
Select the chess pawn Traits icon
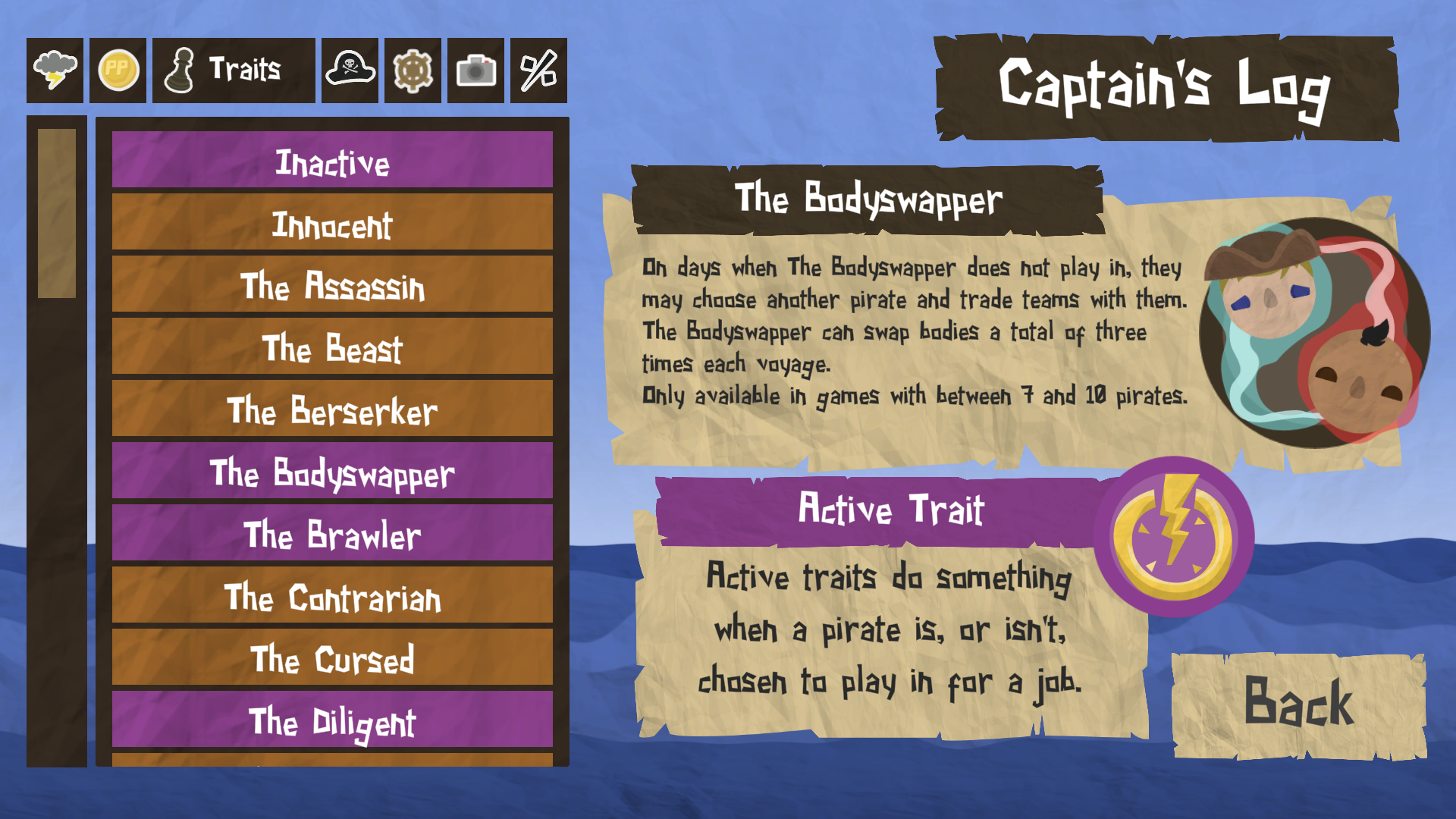tap(182, 71)
